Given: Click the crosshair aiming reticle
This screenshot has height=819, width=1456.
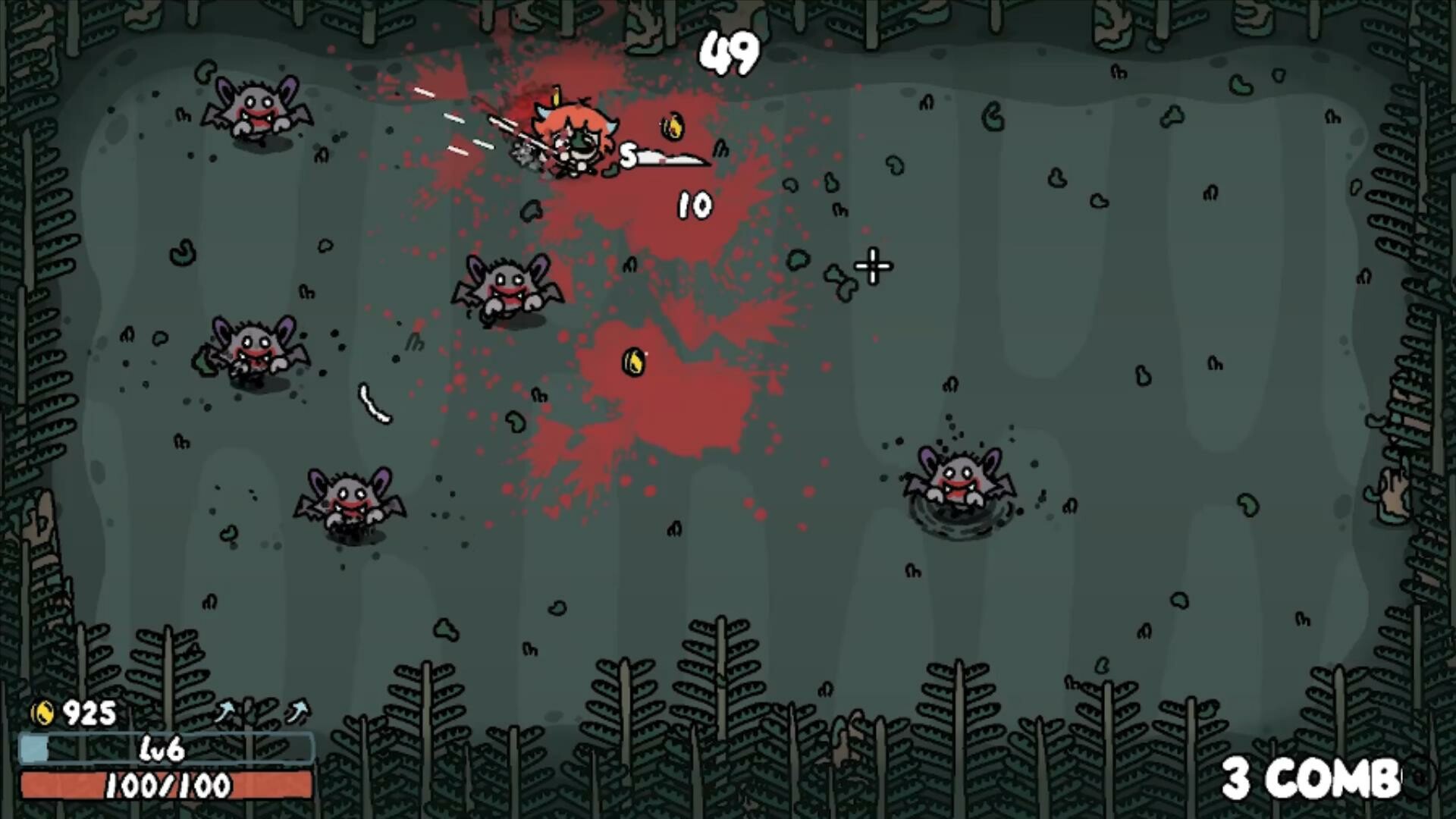Looking at the screenshot, I should [872, 266].
